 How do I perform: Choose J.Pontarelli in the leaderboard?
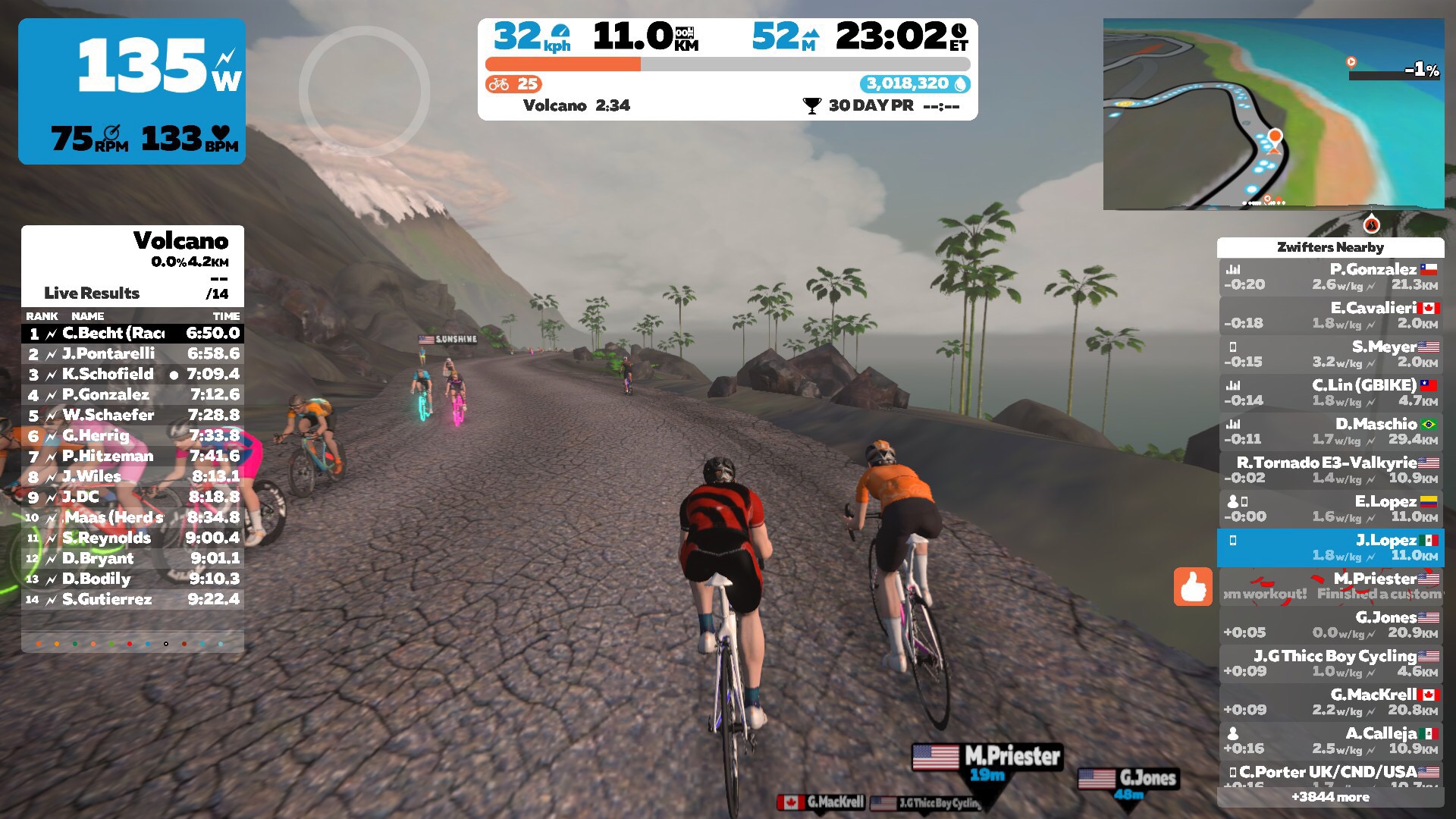(133, 353)
